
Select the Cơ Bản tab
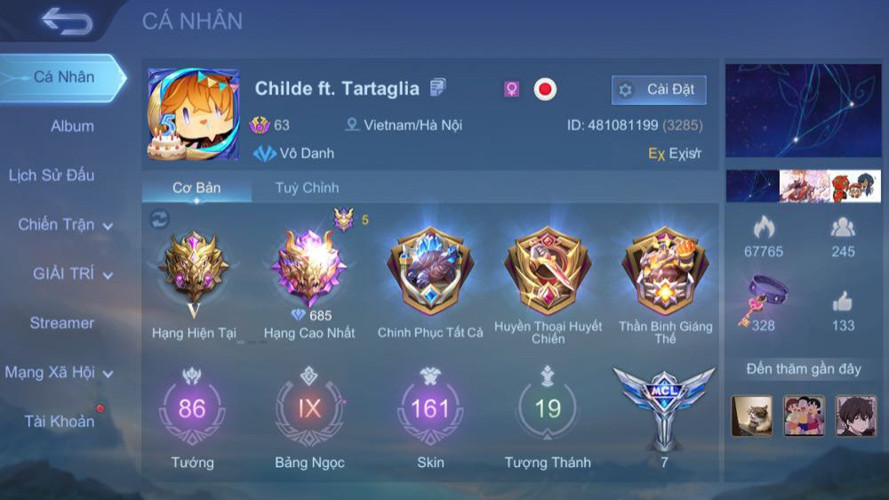coord(196,187)
